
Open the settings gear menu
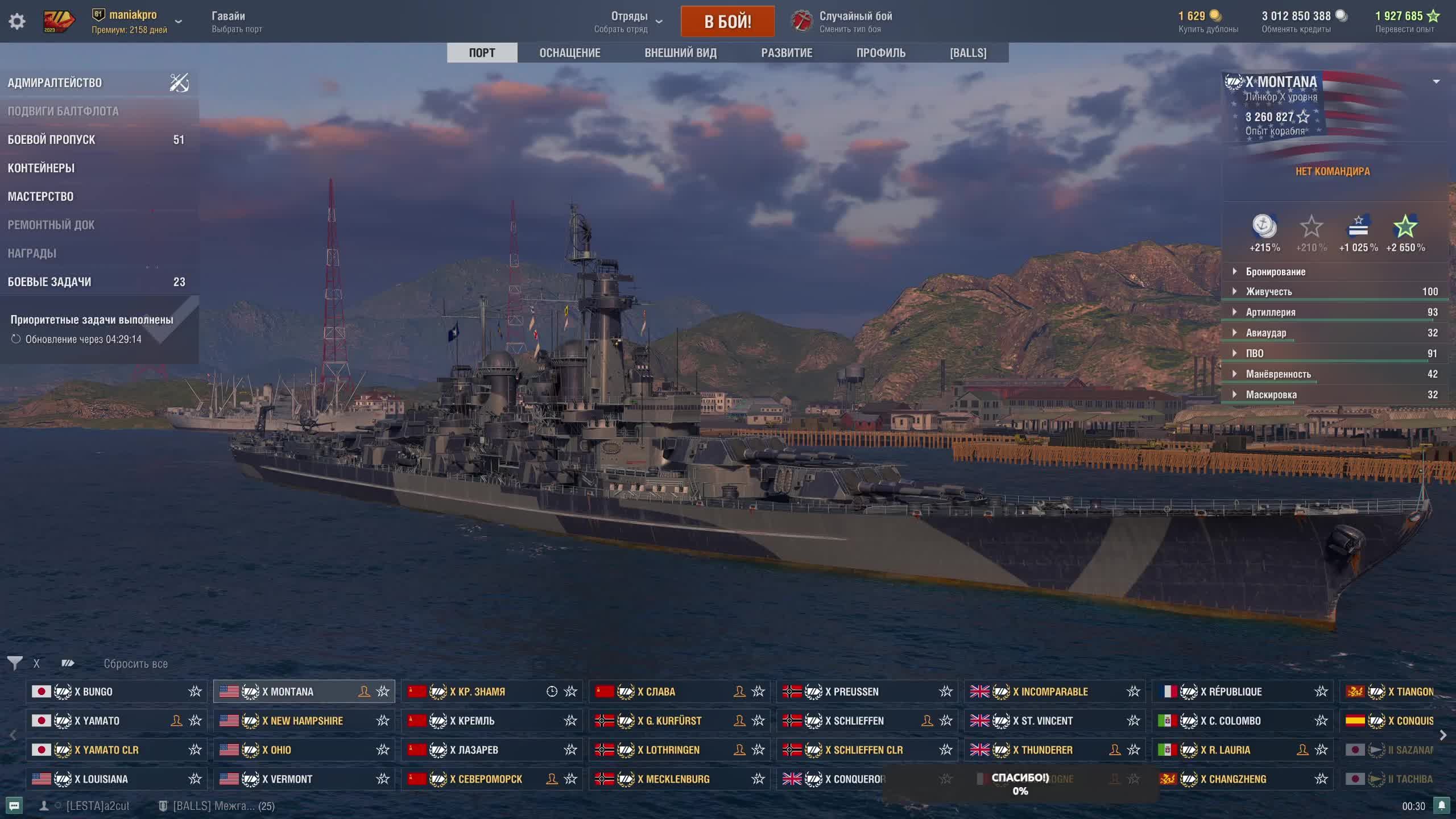point(17,22)
